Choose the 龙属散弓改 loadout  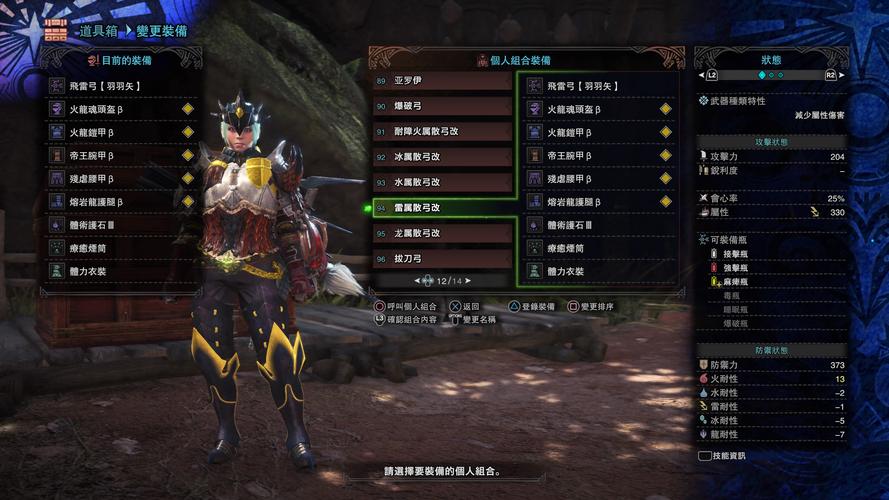point(441,233)
